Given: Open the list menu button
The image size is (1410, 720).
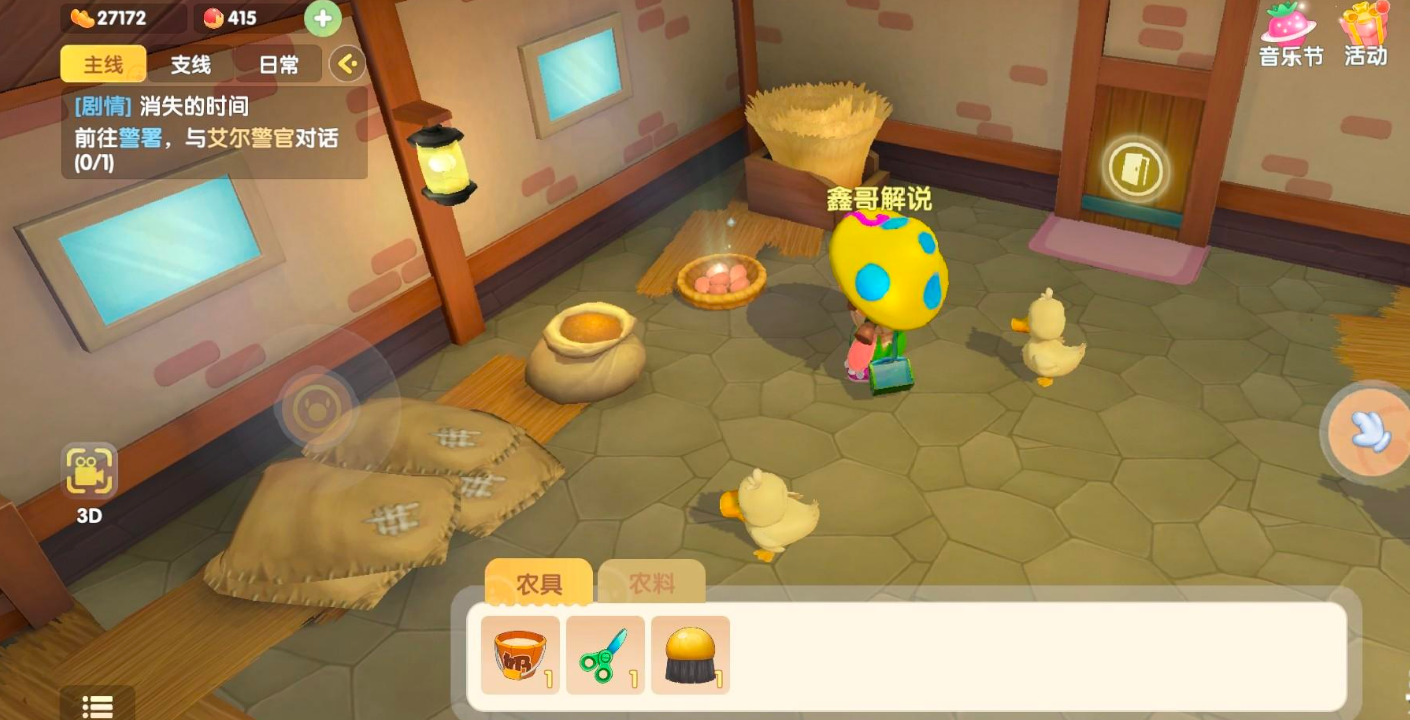Looking at the screenshot, I should click(x=97, y=706).
